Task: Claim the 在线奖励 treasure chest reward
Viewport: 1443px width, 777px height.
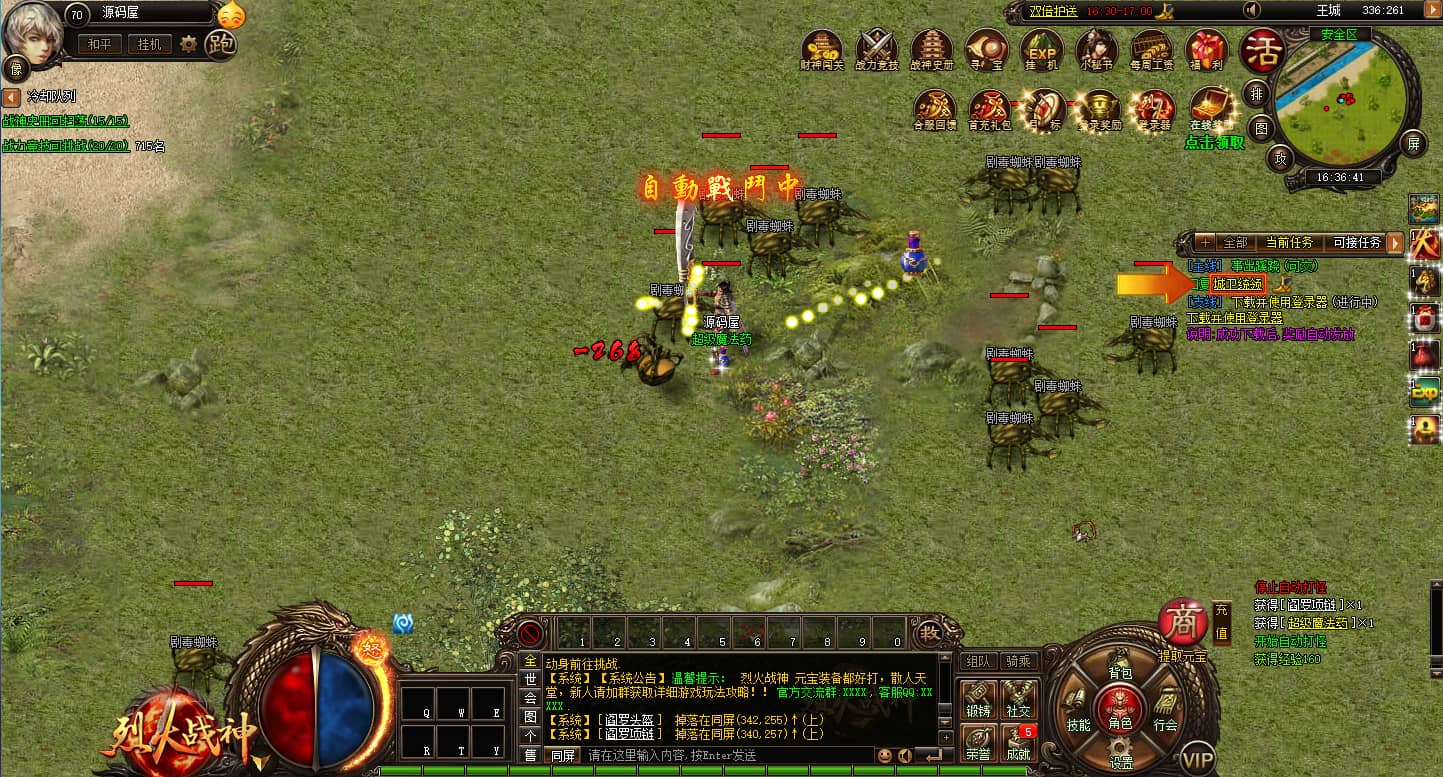Action: [x=1211, y=107]
